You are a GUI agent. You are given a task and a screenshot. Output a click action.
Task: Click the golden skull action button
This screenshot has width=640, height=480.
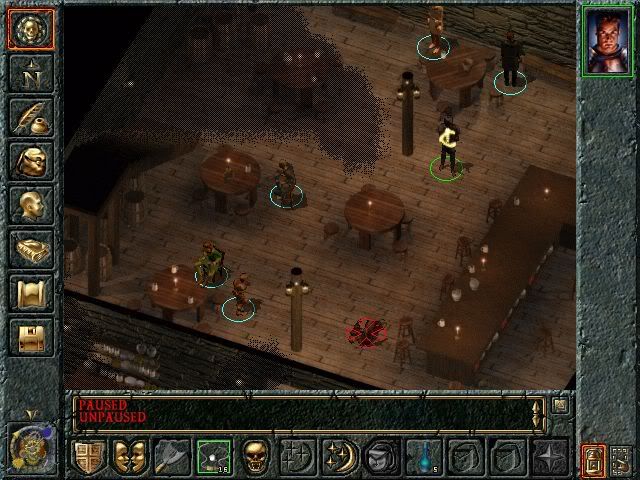coord(255,457)
